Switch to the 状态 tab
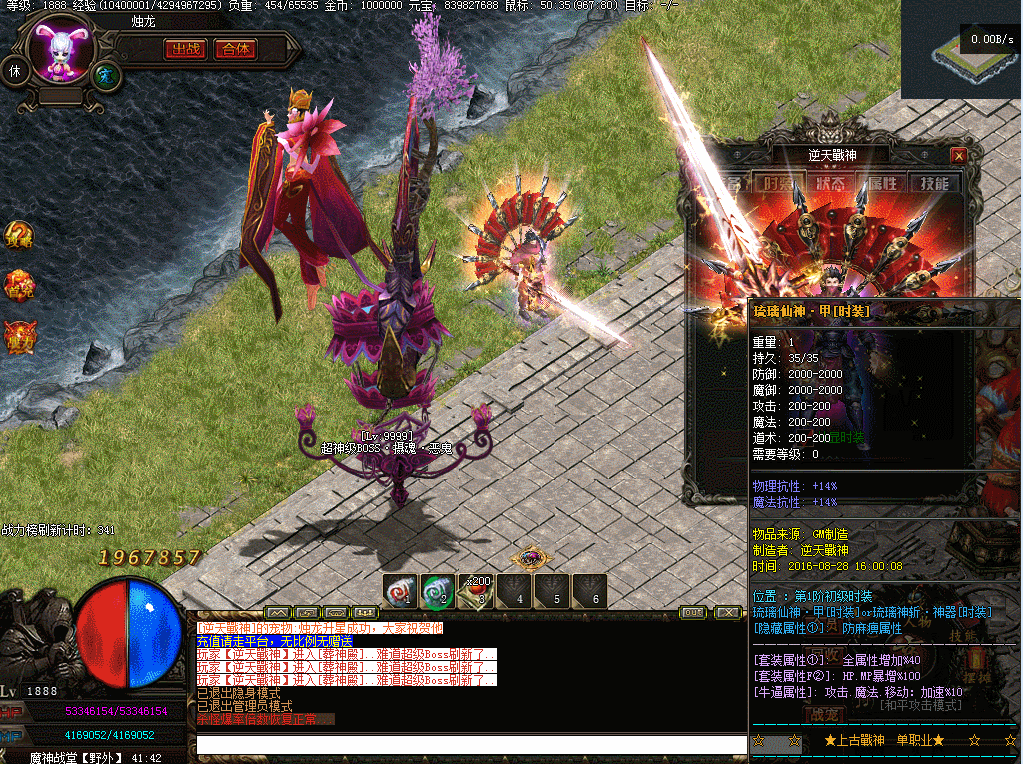Viewport: 1023px width, 764px height. tap(830, 183)
